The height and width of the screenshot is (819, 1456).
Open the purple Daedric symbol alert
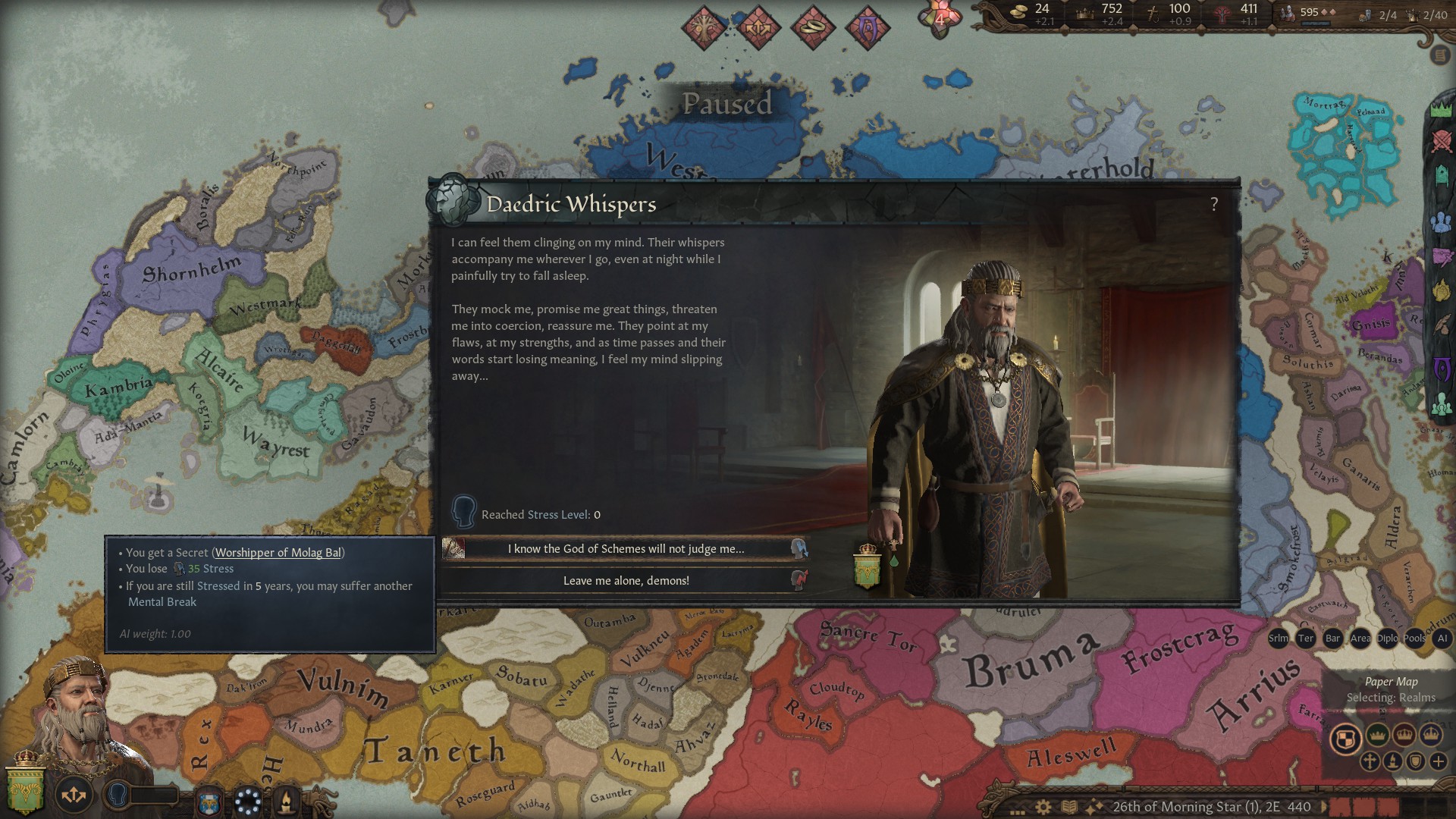pyautogui.click(x=867, y=28)
